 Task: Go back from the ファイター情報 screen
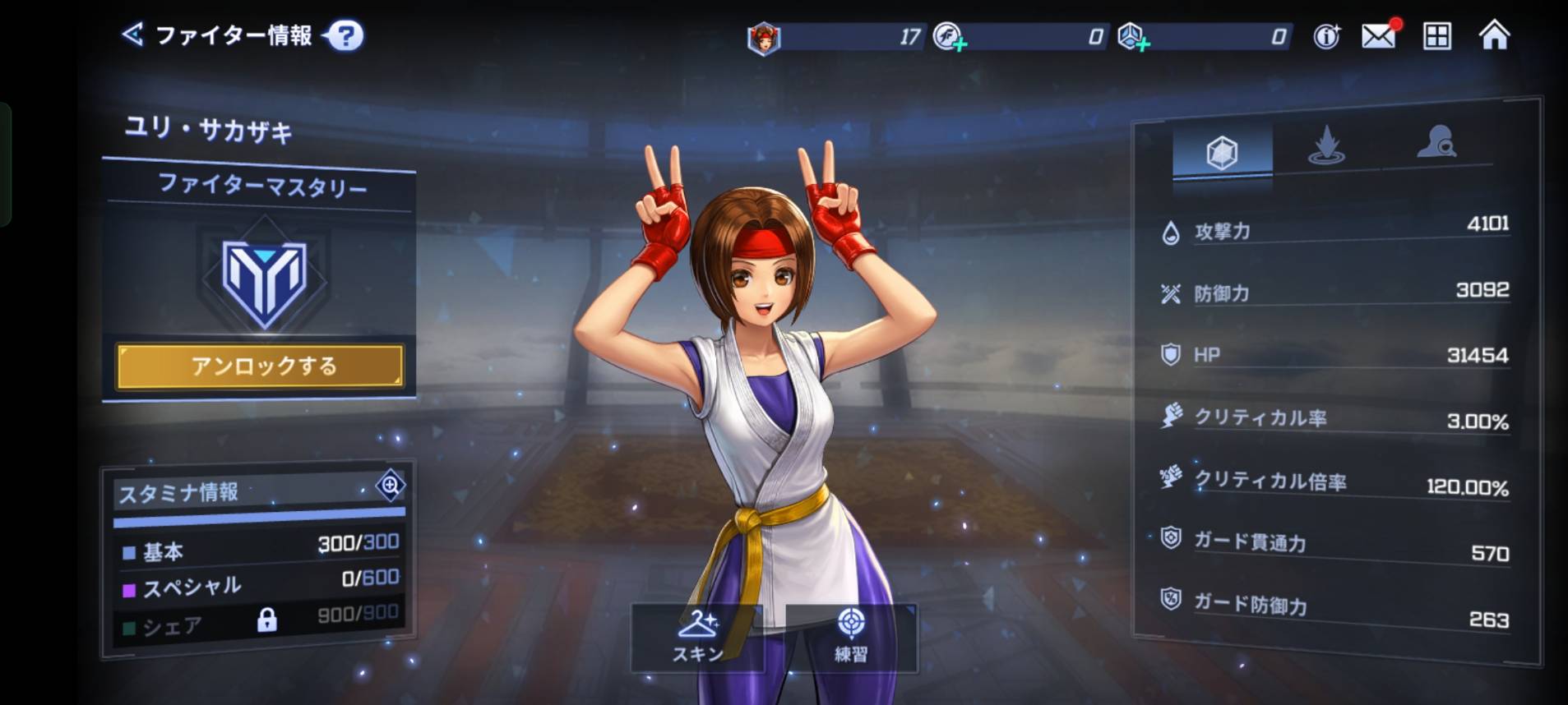pos(132,35)
